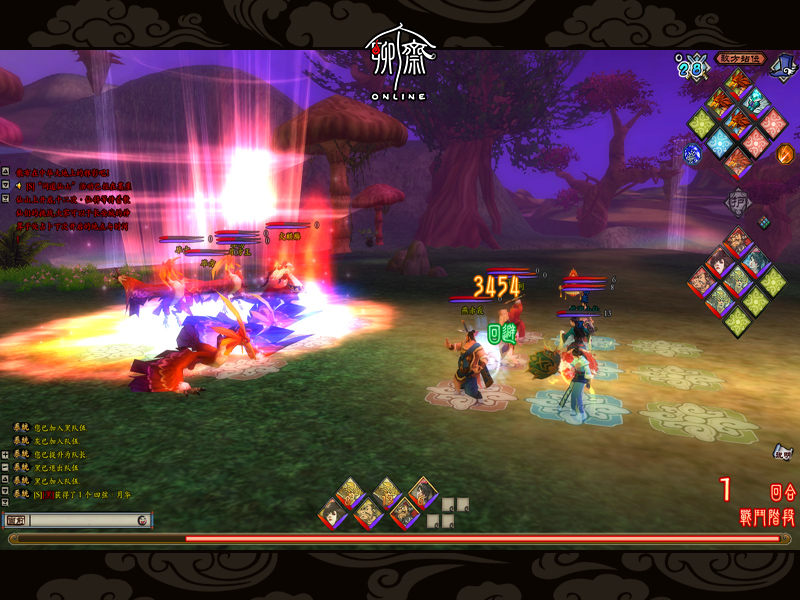Click the orange flame orb icon
The width and height of the screenshot is (800, 600).
point(785,154)
